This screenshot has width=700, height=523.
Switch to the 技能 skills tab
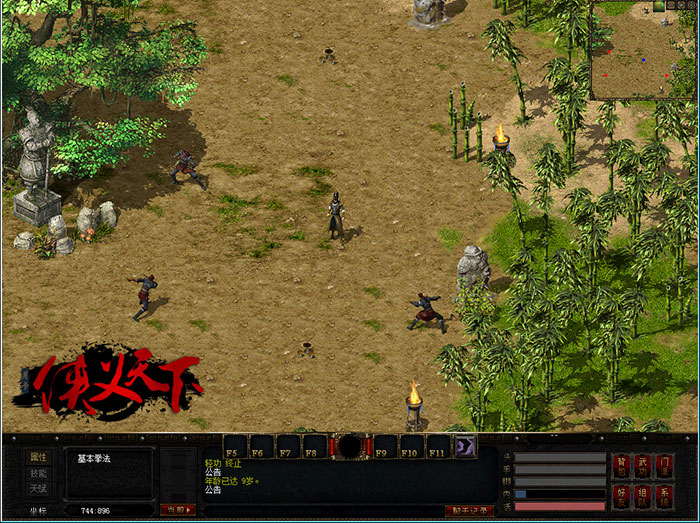point(37,473)
